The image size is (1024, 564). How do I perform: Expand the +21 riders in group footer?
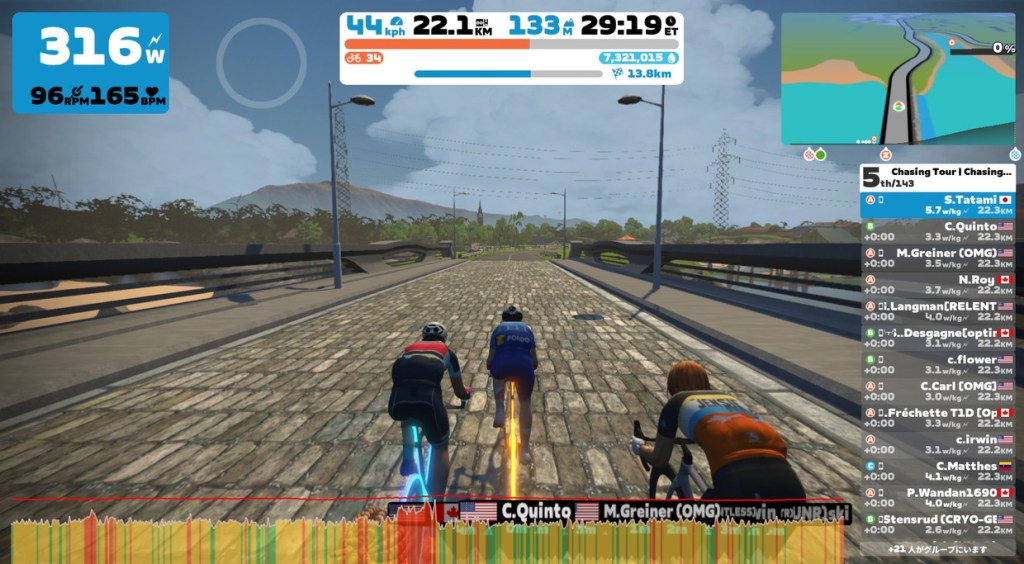point(937,549)
